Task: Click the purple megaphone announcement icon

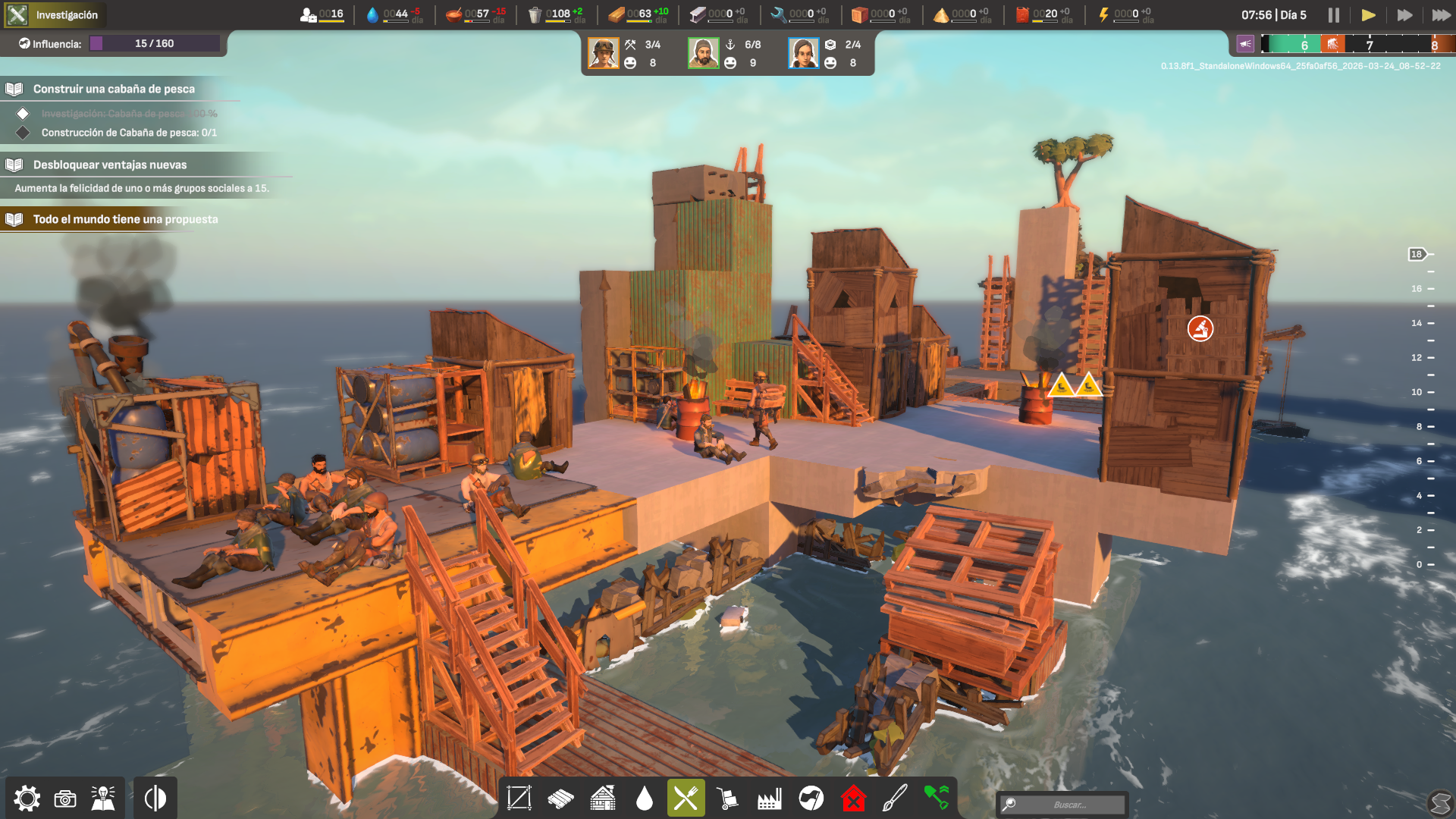Action: click(x=1245, y=44)
